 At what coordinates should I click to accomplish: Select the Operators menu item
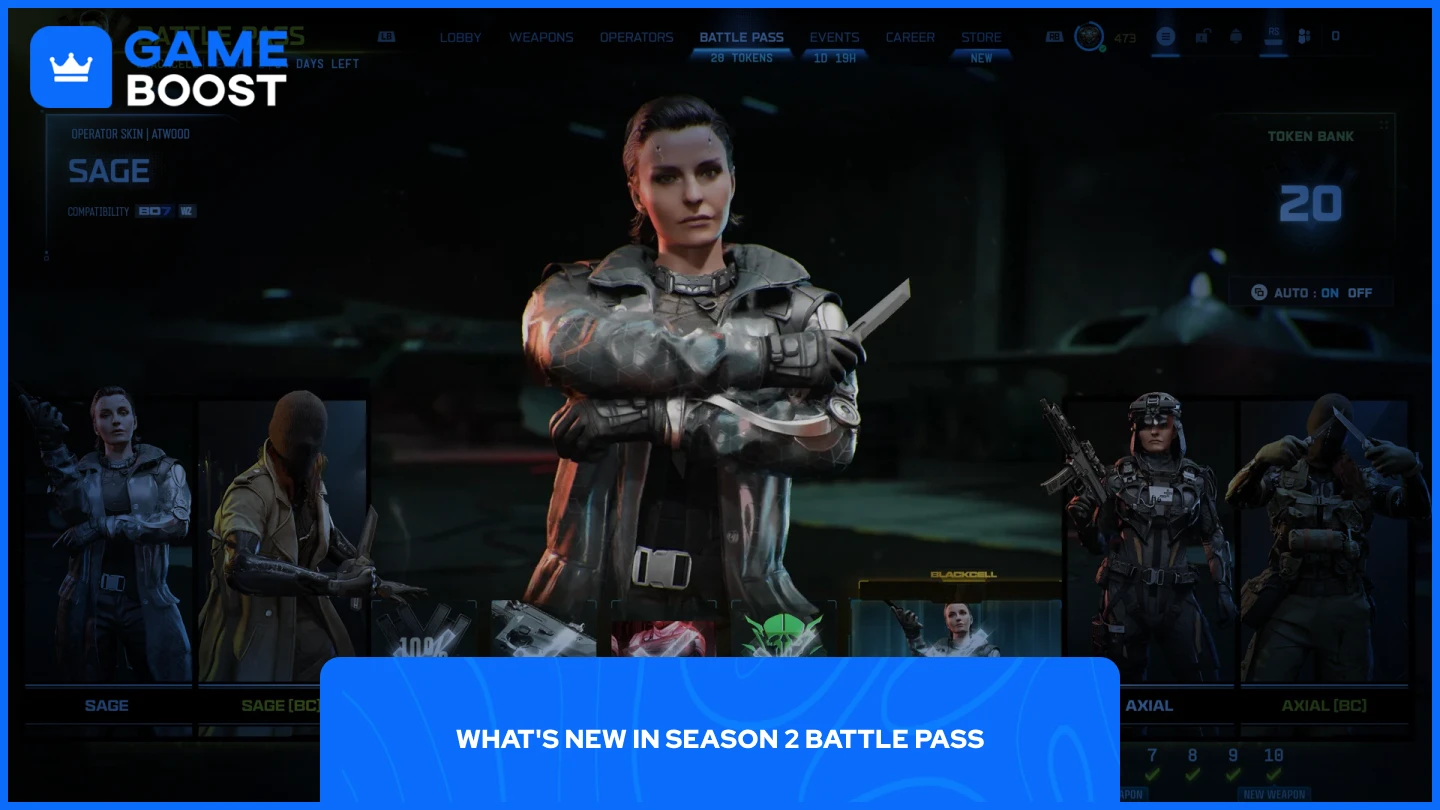click(637, 37)
